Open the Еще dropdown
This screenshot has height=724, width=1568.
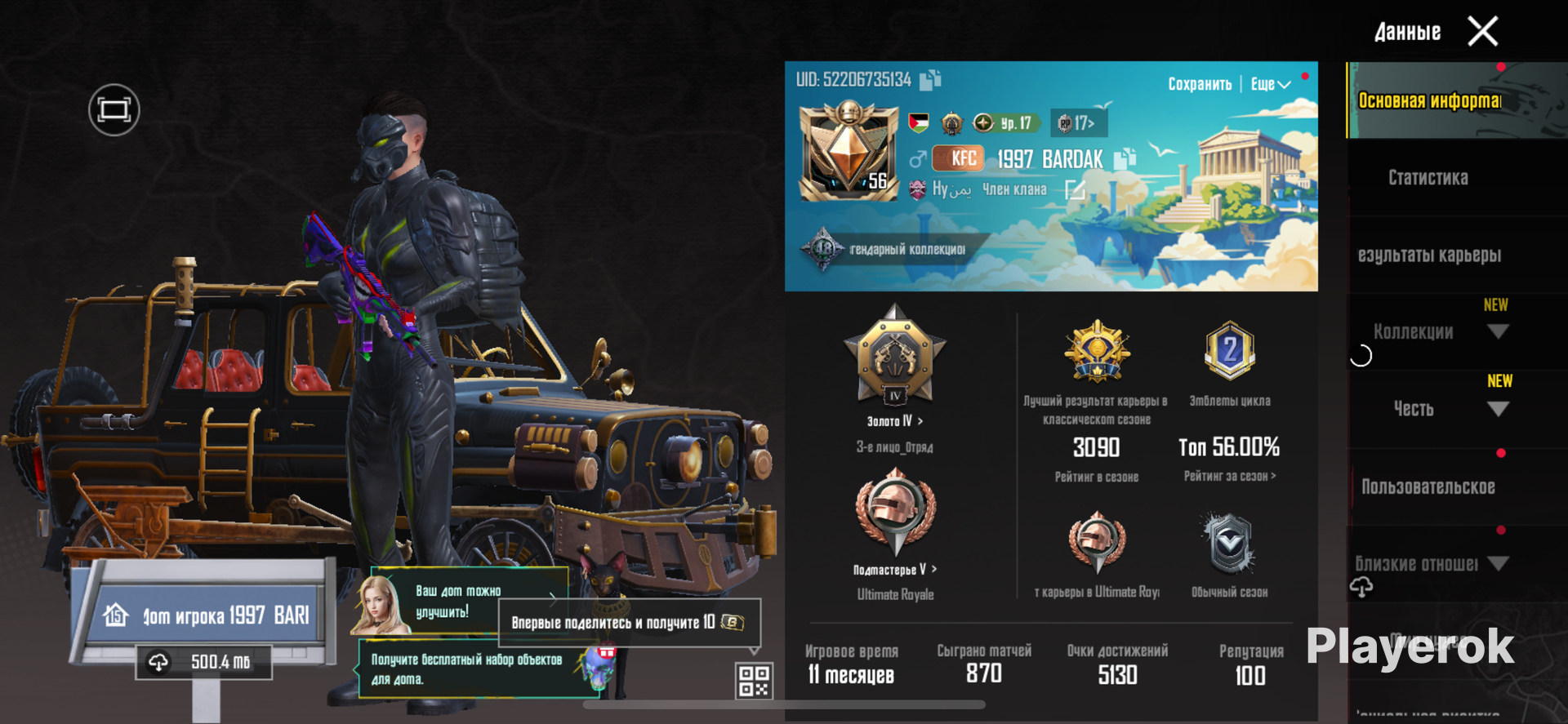1270,84
